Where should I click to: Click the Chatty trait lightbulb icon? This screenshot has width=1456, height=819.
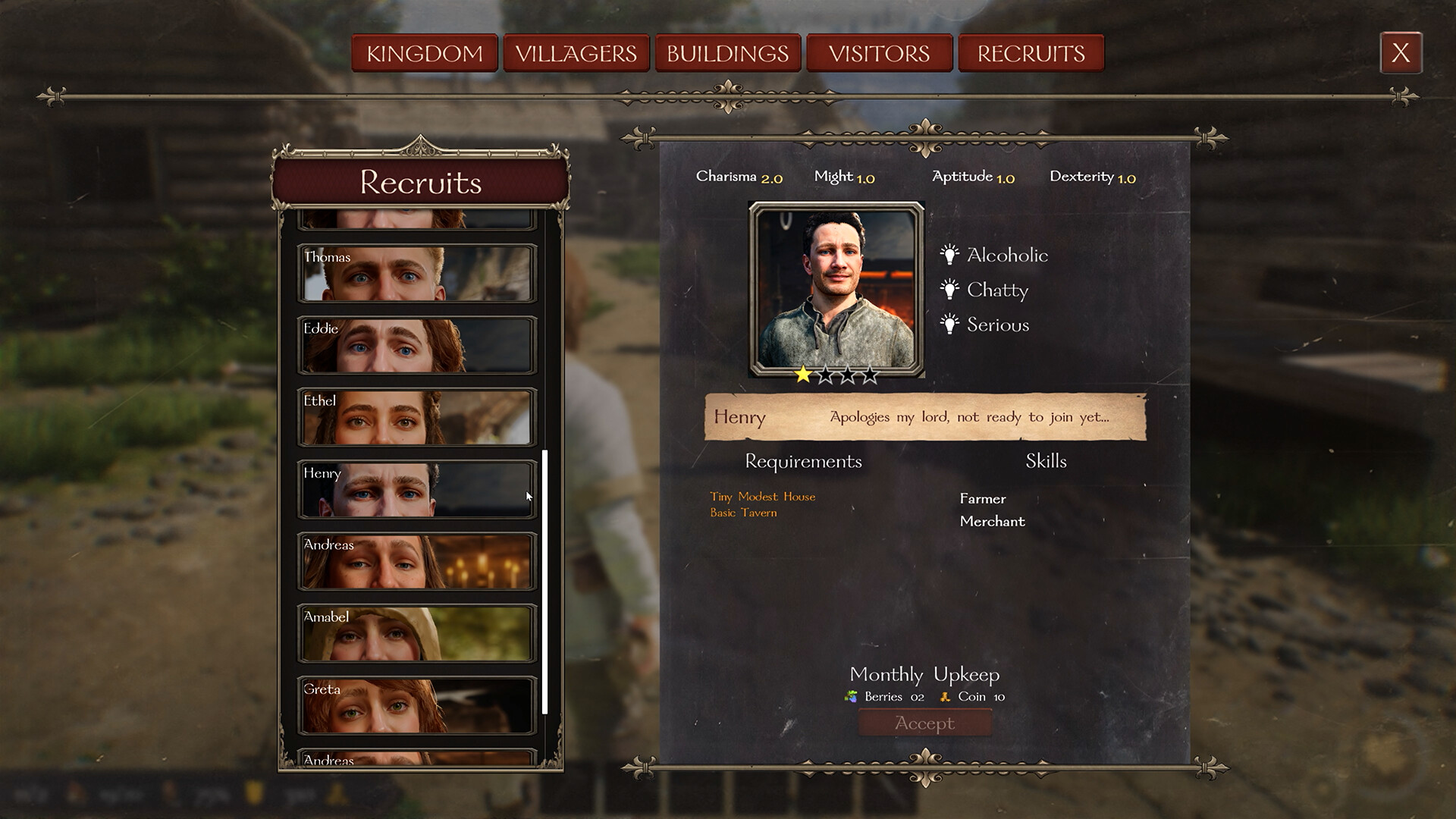(x=949, y=290)
